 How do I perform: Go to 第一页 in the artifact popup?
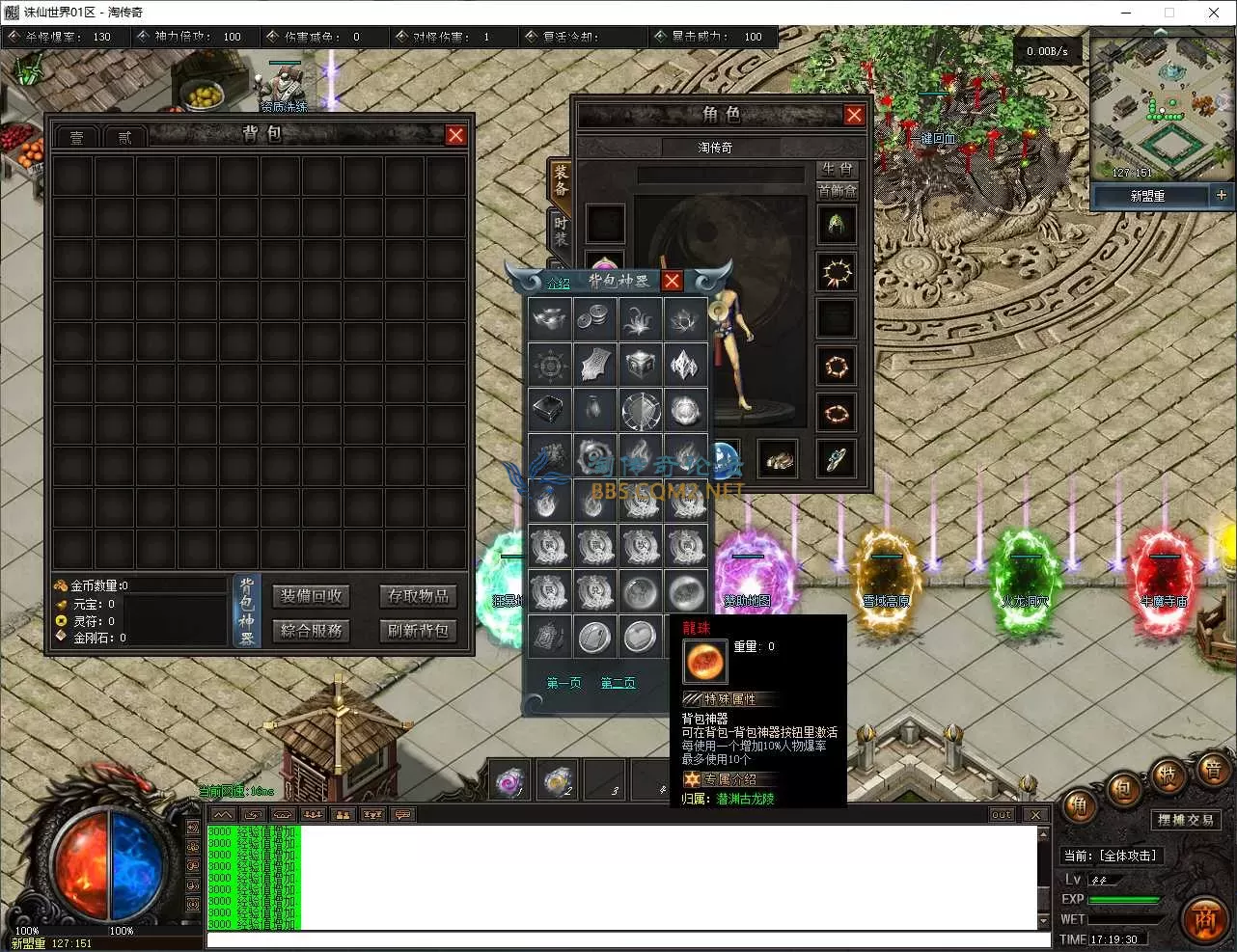click(x=564, y=683)
